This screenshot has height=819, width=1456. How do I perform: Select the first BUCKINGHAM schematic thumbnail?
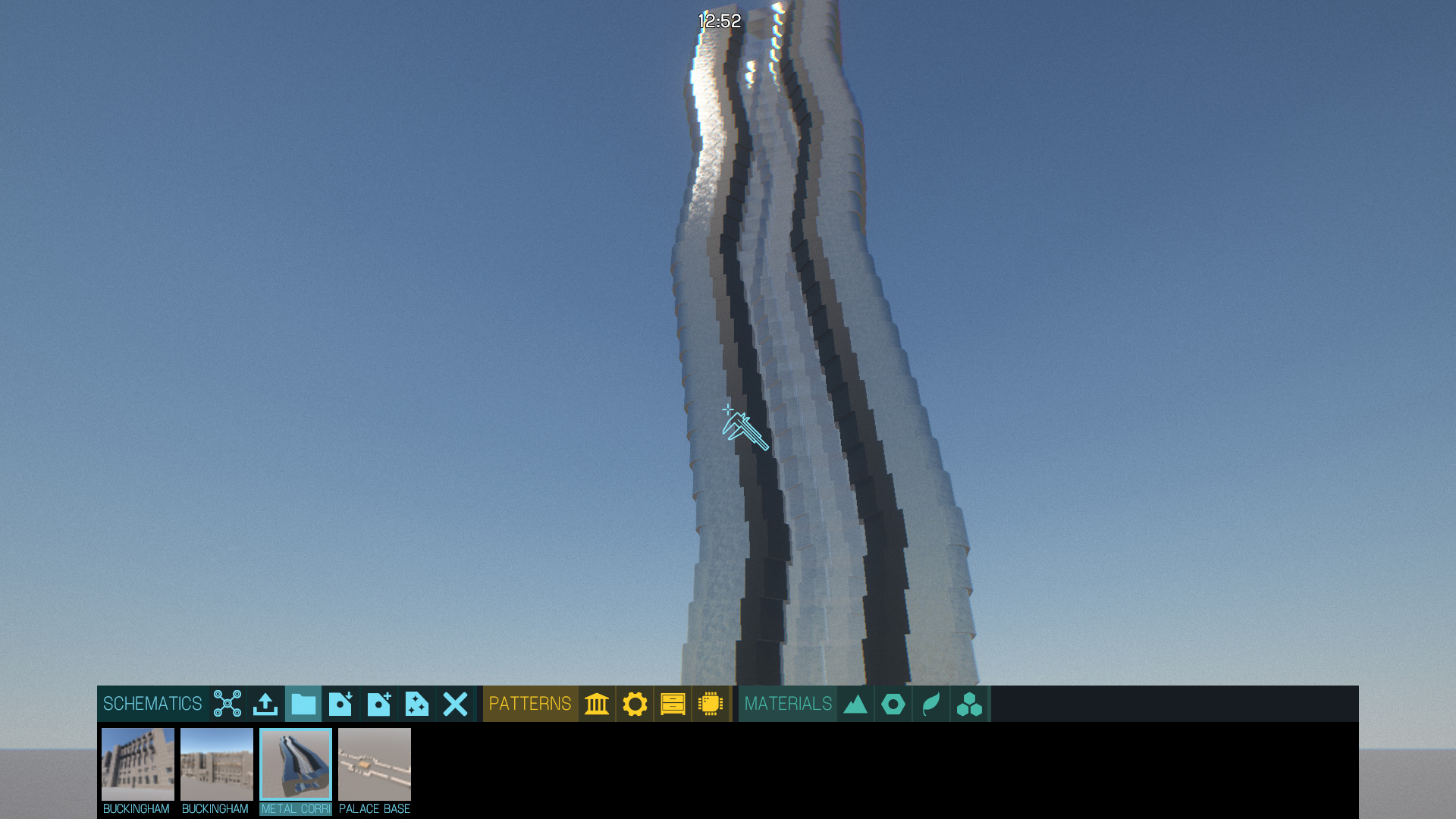point(137,764)
